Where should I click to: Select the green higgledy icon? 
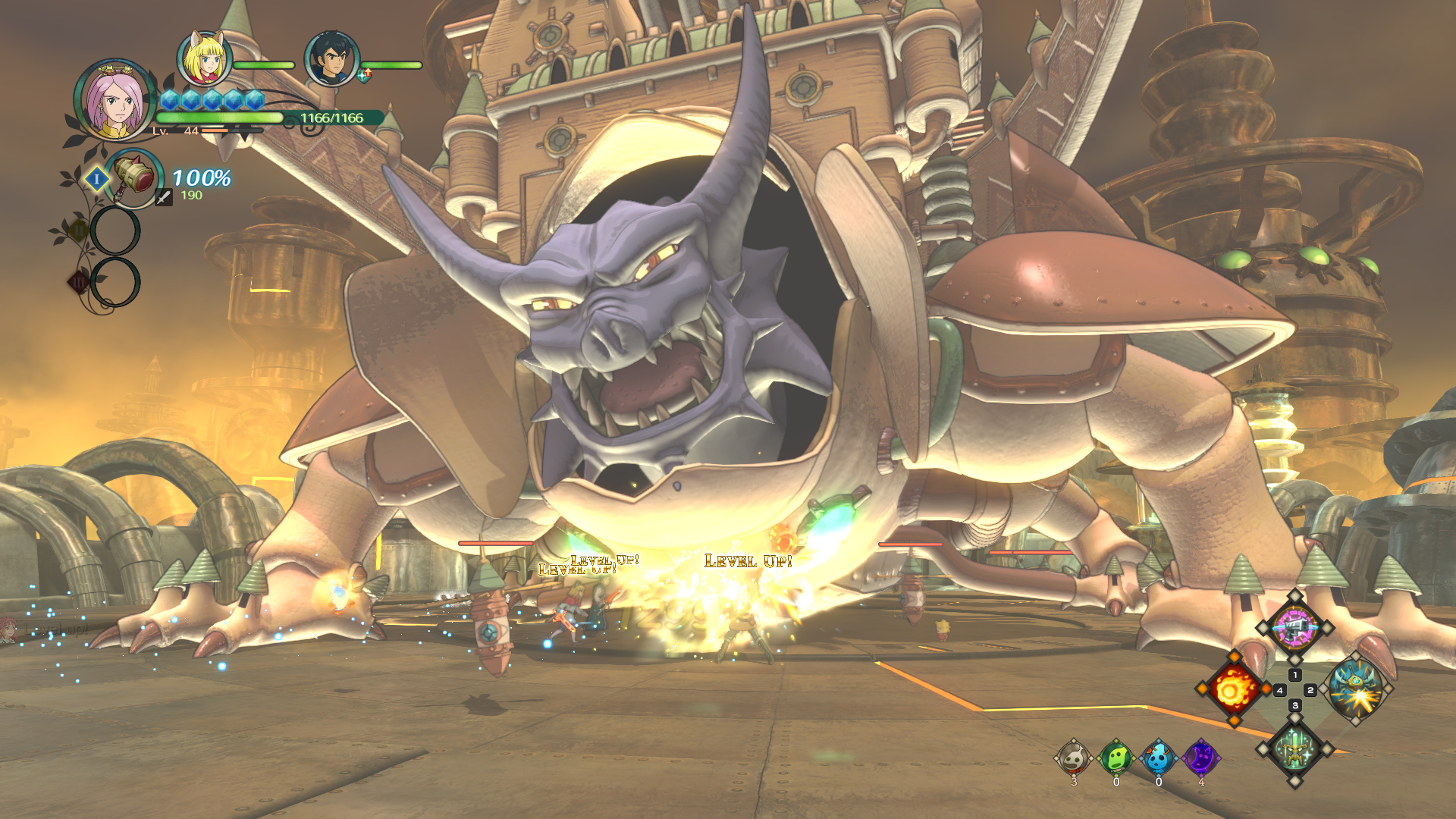[x=1116, y=758]
